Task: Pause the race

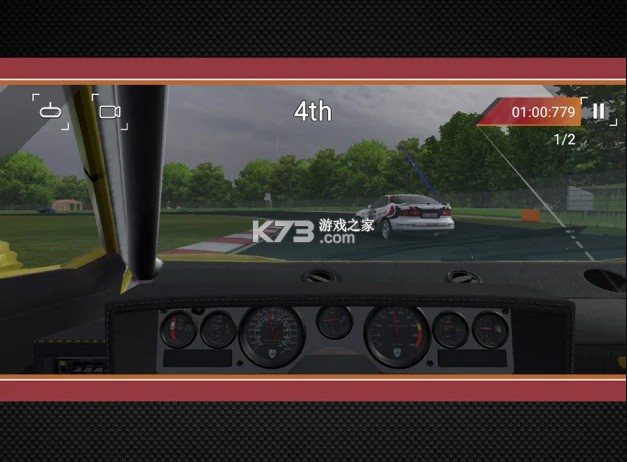Action: point(598,111)
